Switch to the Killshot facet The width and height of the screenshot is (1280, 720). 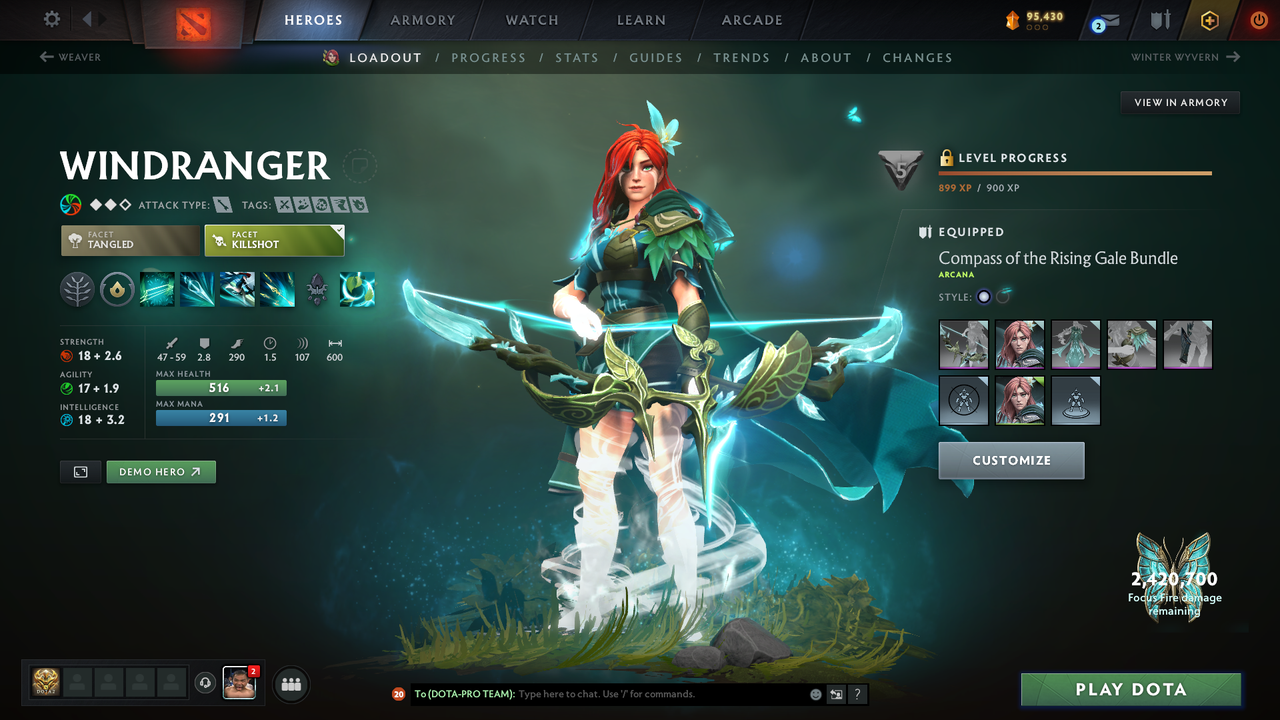click(x=274, y=240)
